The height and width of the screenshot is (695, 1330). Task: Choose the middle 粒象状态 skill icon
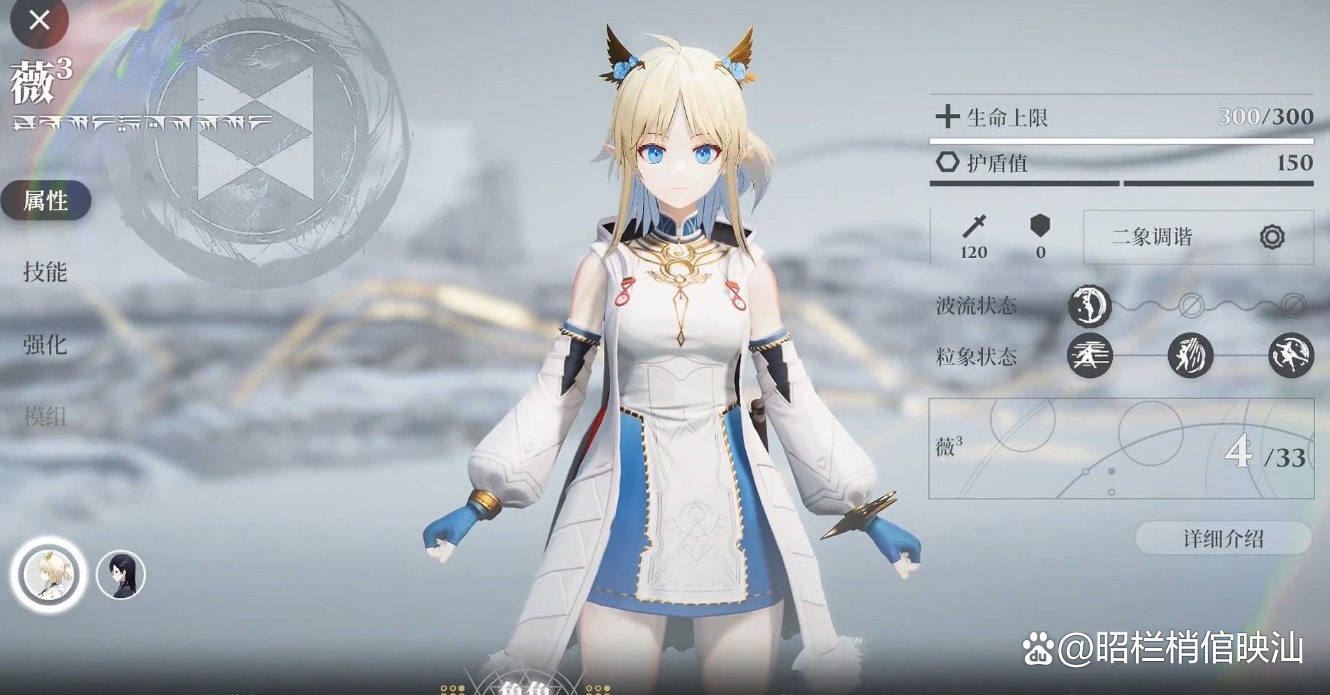1190,355
